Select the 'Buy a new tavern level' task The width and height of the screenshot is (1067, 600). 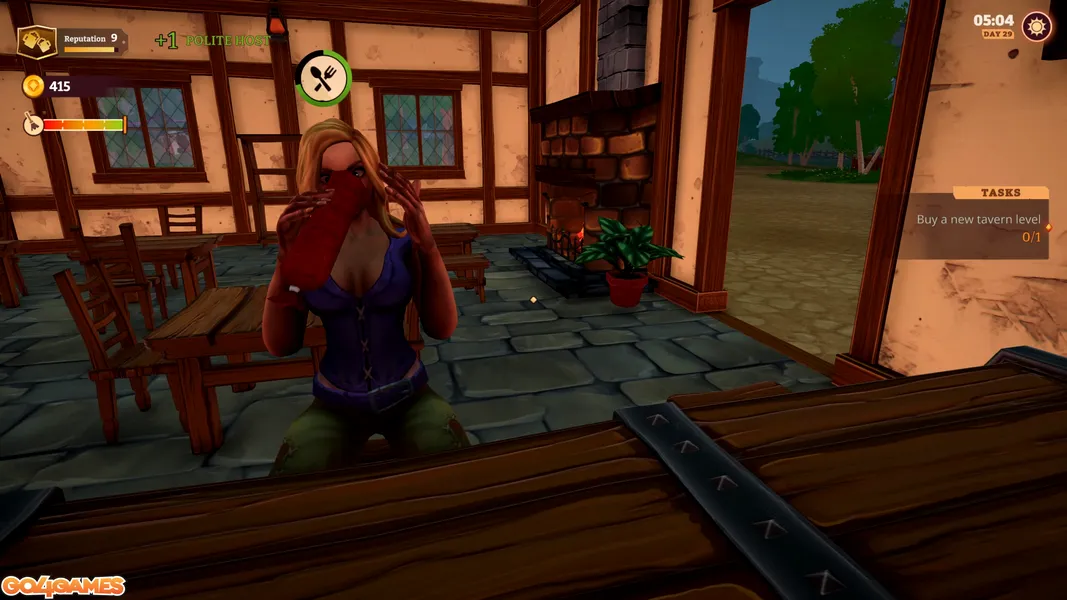point(978,220)
